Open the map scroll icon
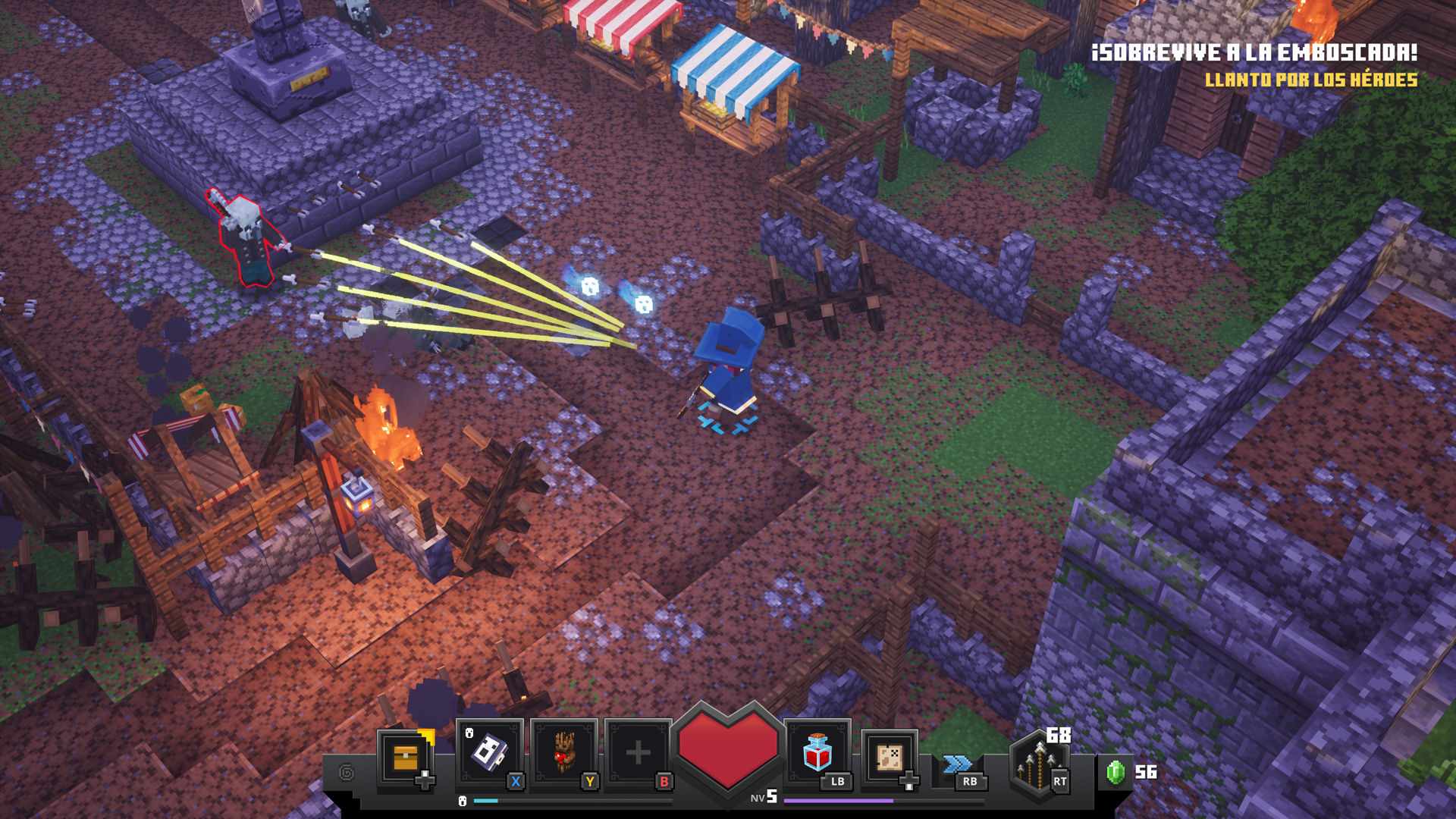The height and width of the screenshot is (819, 1456). [x=889, y=757]
